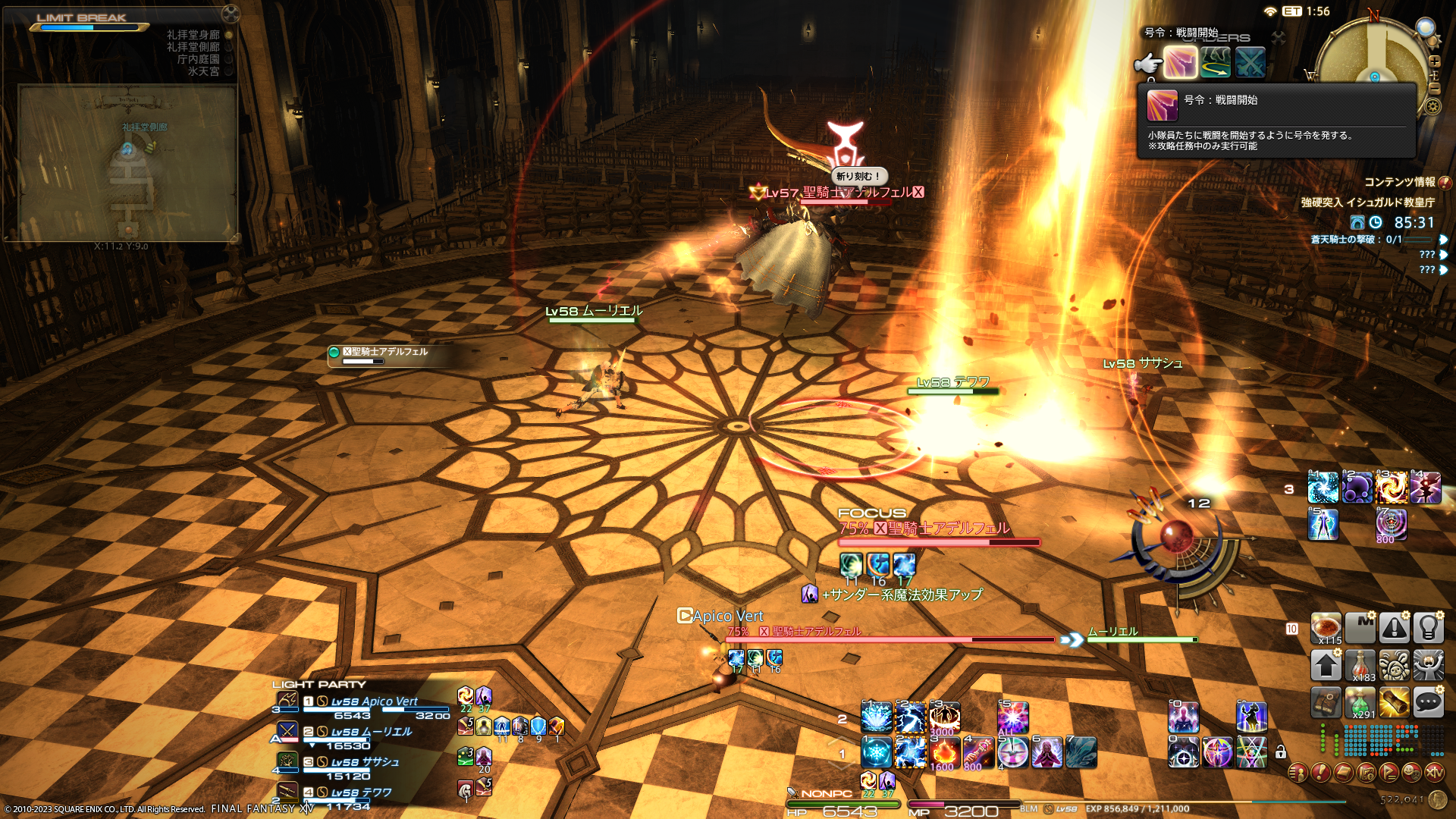Open the XIV system menu button
Screen dimensions: 1456x819
point(1434,773)
